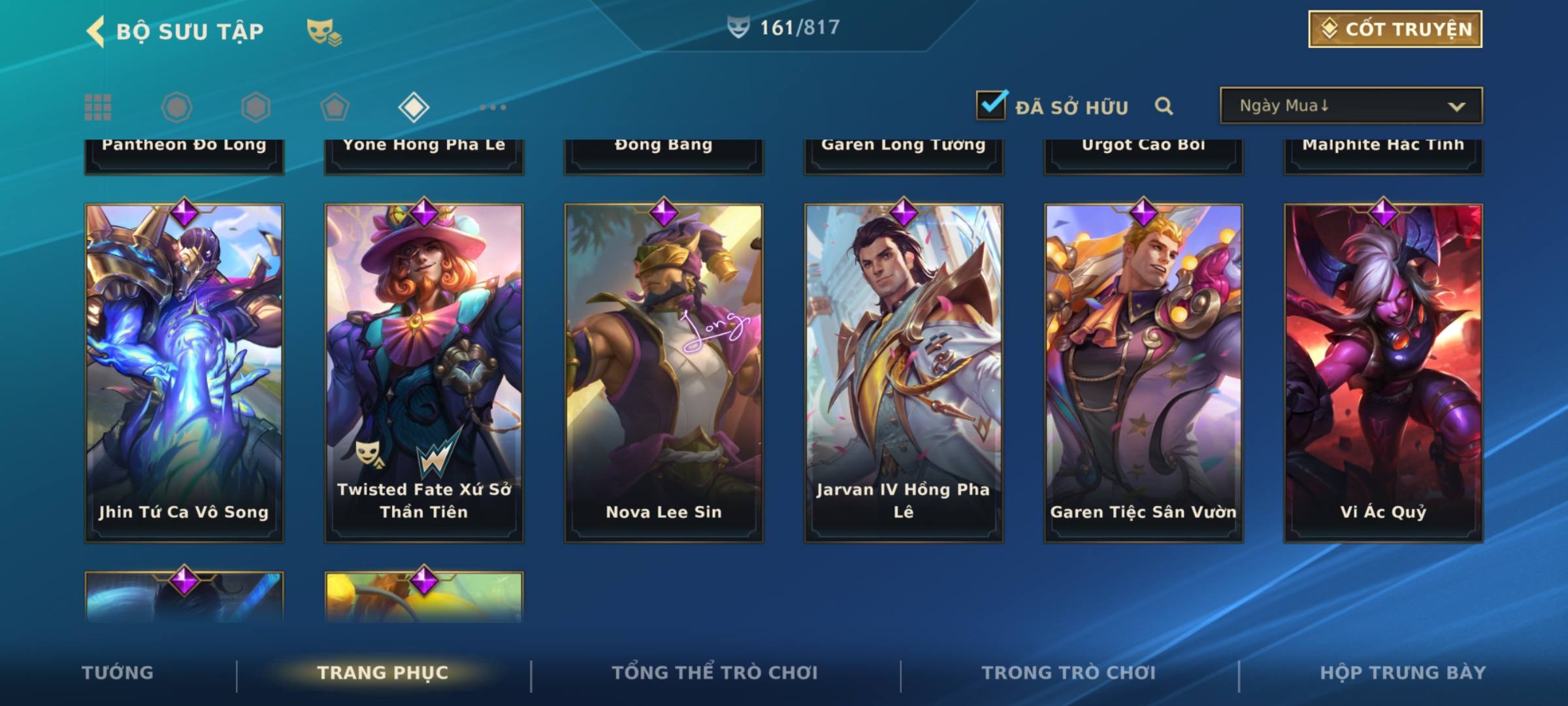Pick the Vi Ác Quỷ skin card
Screen dimensions: 1568x706
tap(1383, 373)
